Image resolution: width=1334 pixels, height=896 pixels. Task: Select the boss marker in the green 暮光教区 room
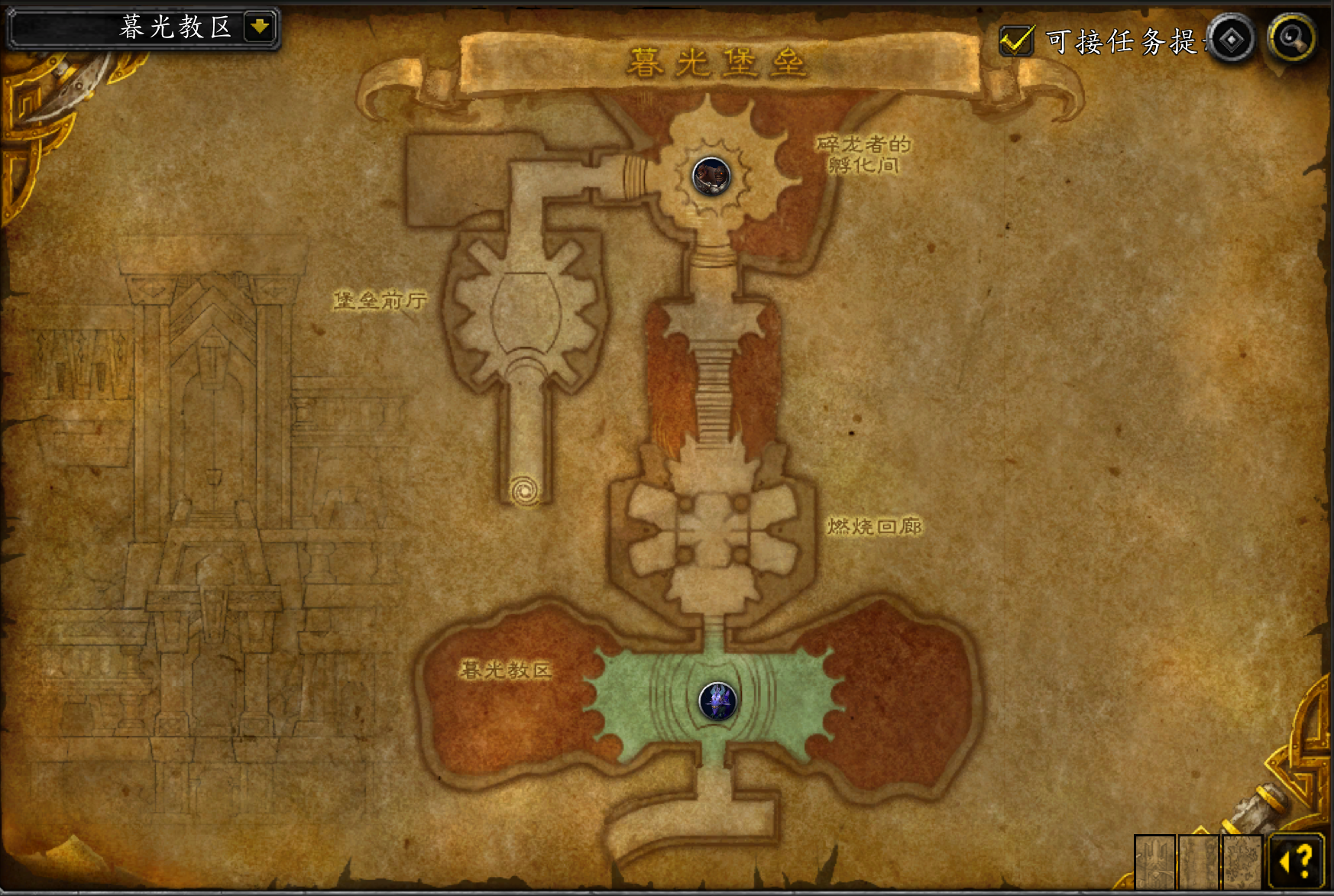pos(717,701)
